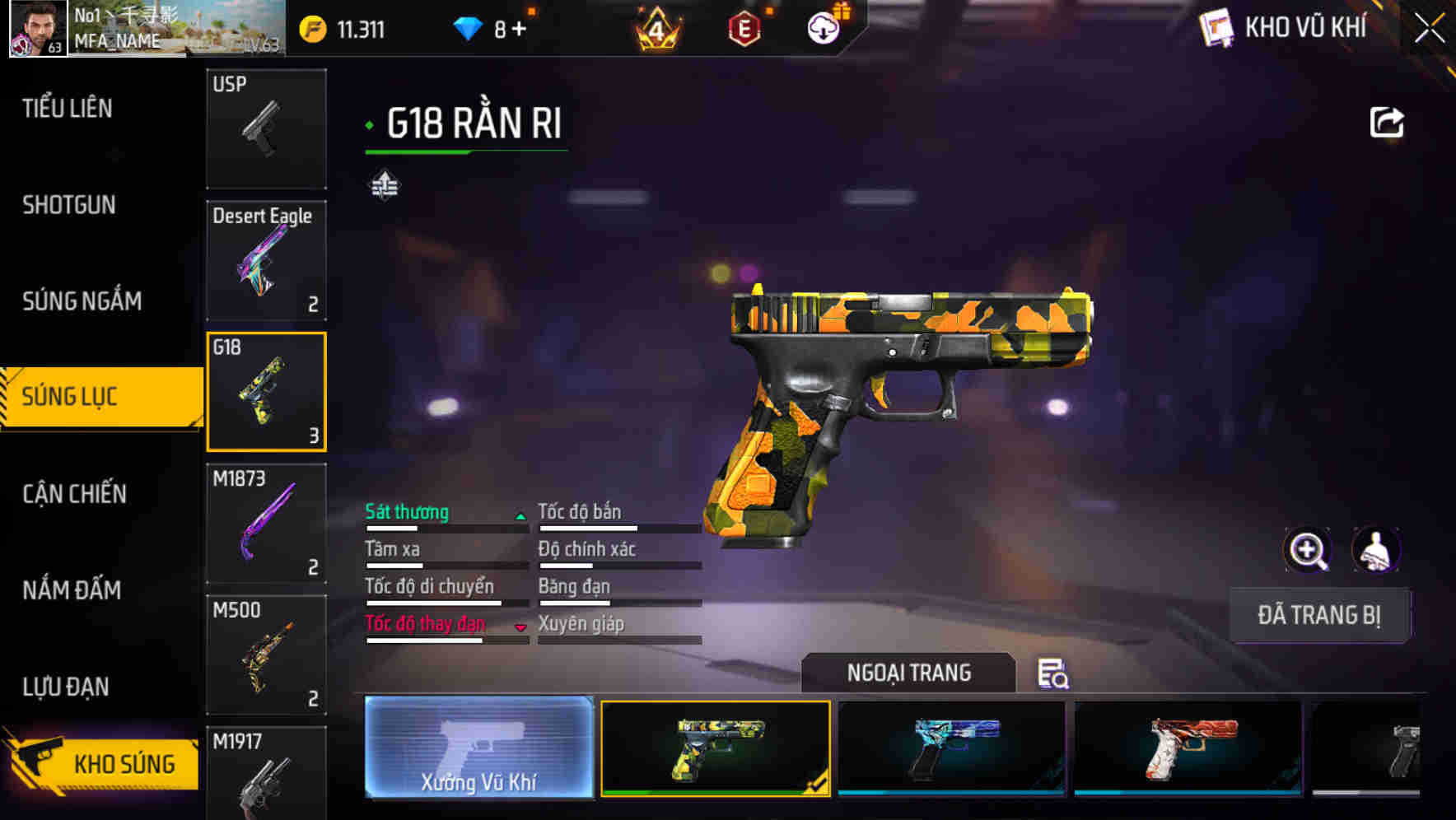
Task: Toggle the weapon zoom magnifier view
Action: [x=1307, y=550]
